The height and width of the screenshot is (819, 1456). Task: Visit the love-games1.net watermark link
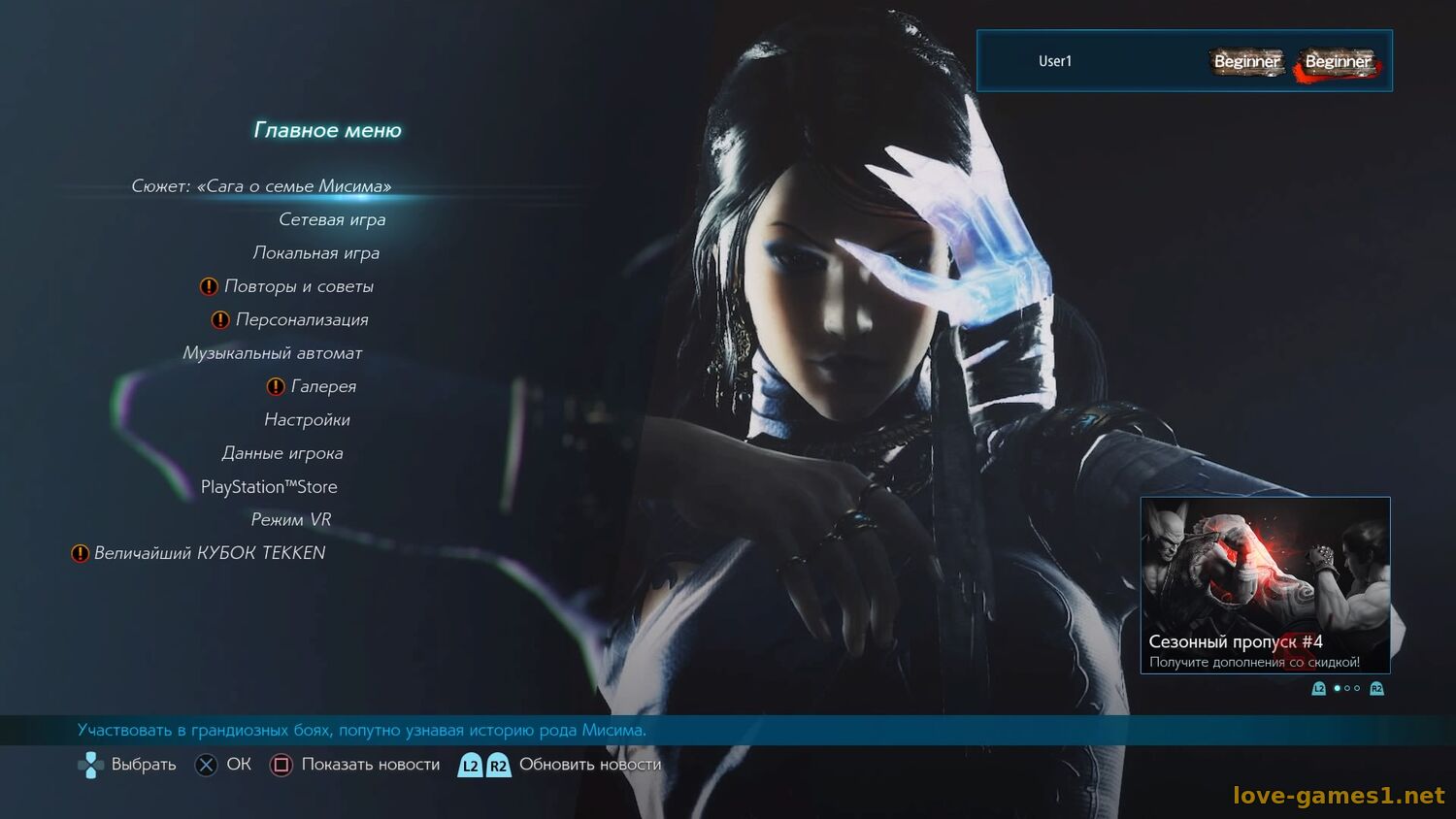[1339, 796]
